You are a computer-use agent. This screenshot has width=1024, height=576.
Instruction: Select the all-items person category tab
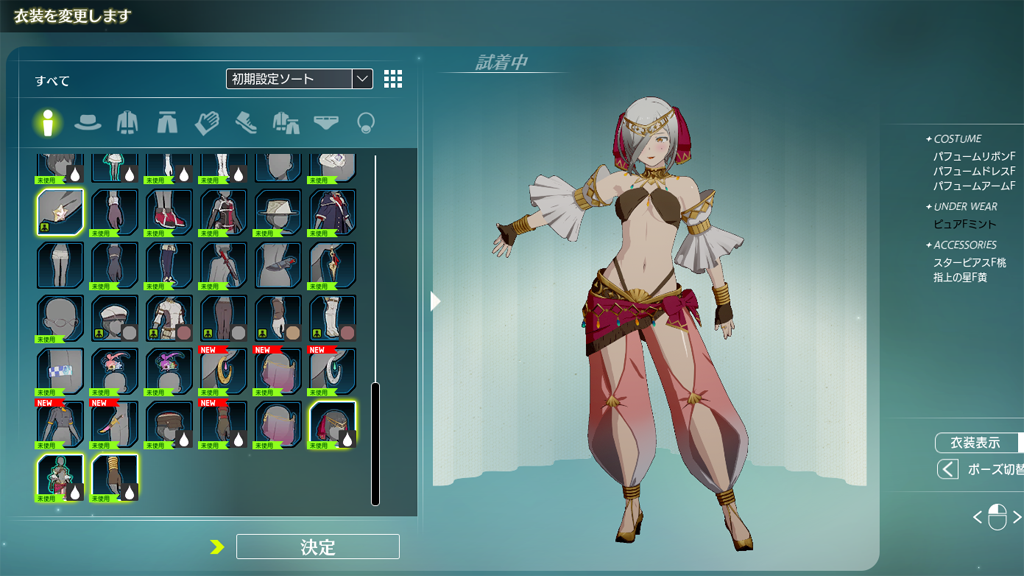click(x=47, y=123)
